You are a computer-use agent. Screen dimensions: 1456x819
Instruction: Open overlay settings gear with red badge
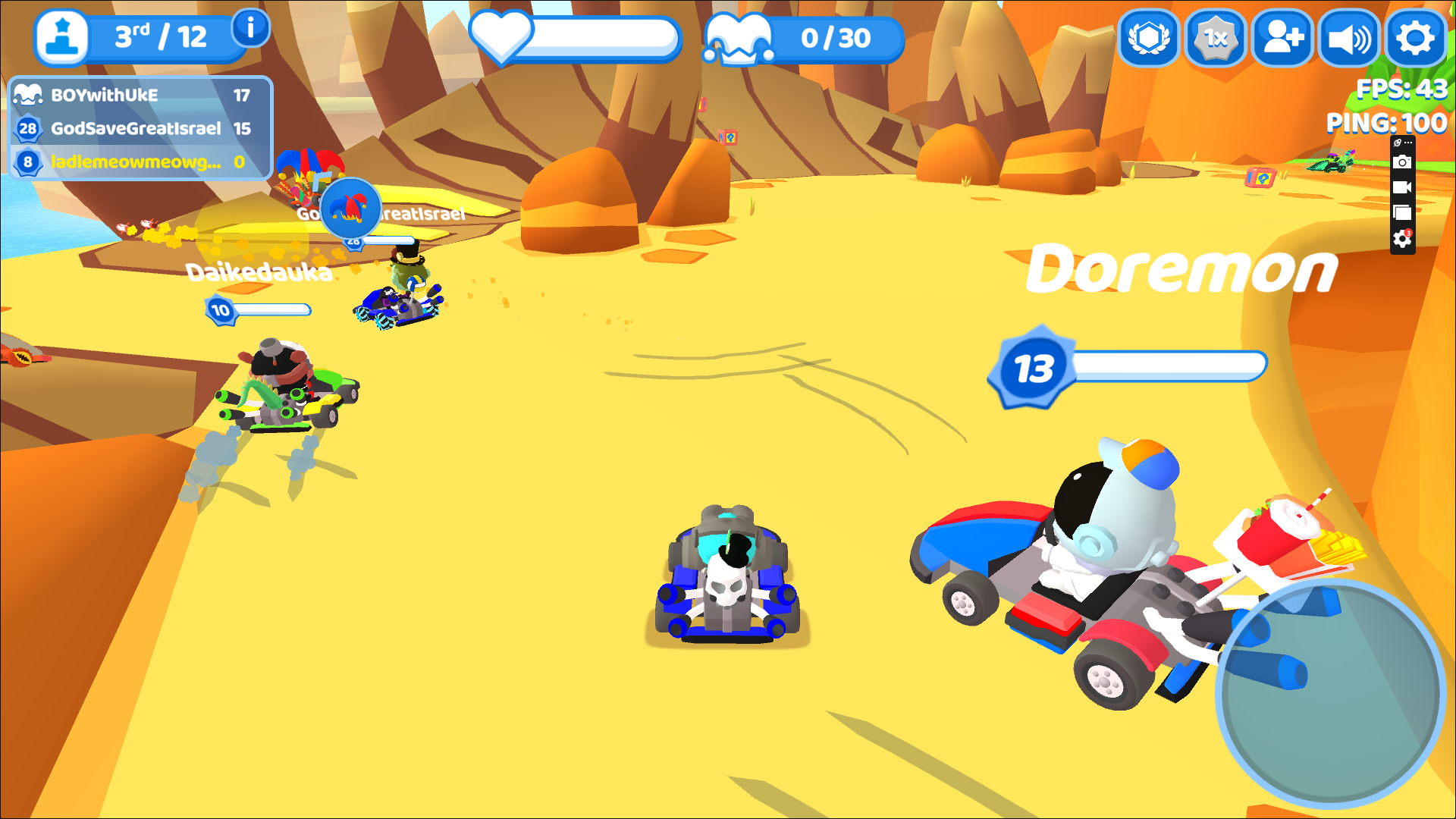[1402, 239]
